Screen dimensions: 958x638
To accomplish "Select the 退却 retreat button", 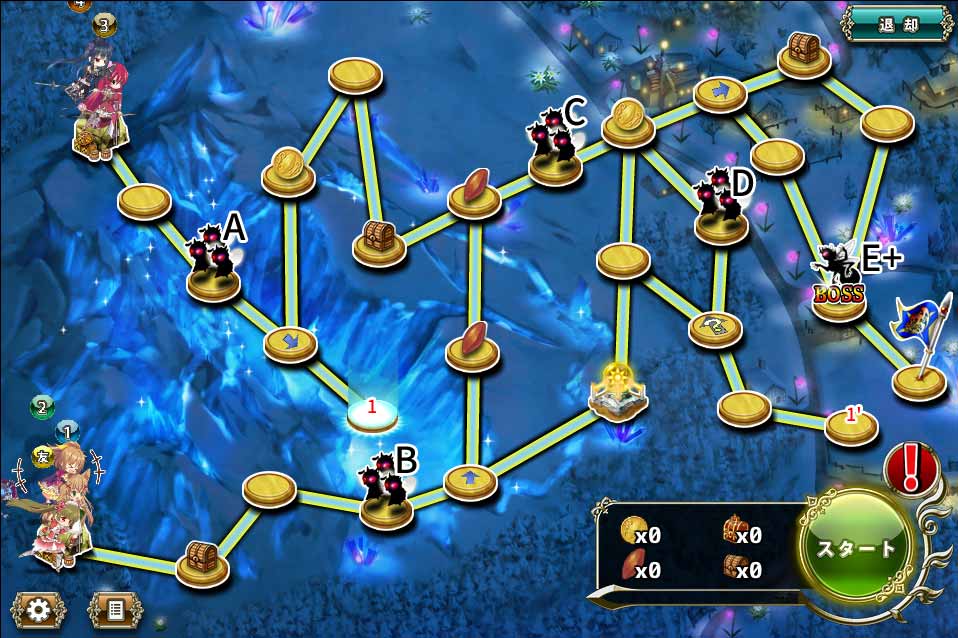I will 897,24.
